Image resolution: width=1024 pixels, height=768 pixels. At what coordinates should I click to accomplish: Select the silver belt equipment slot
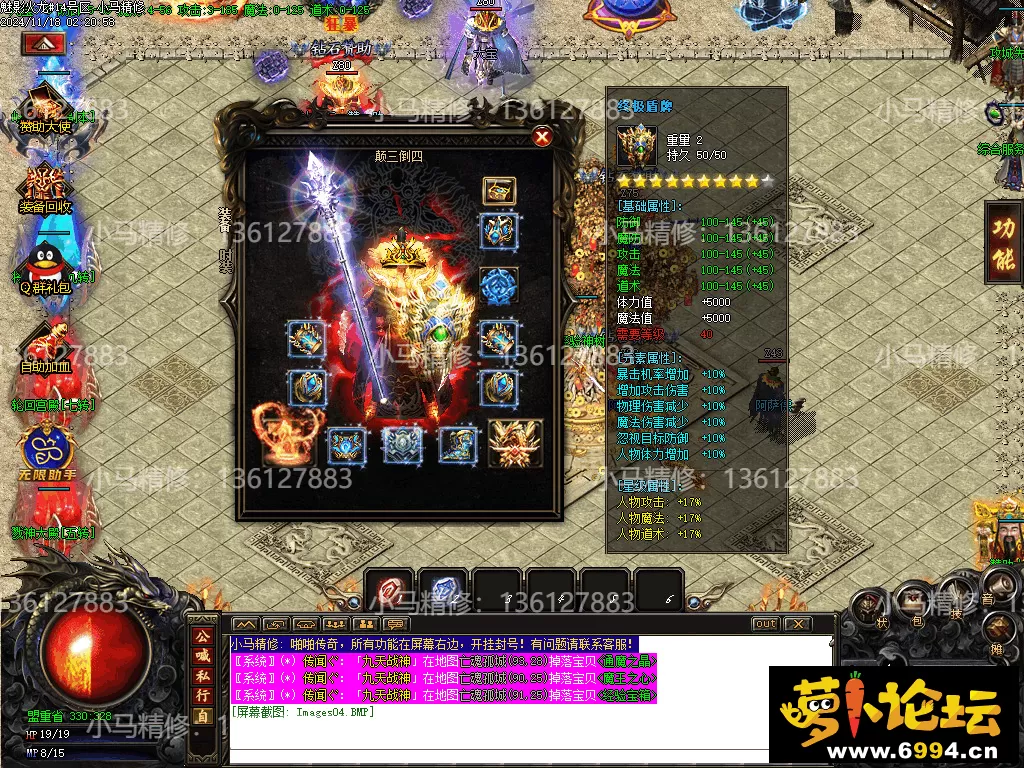tap(402, 445)
